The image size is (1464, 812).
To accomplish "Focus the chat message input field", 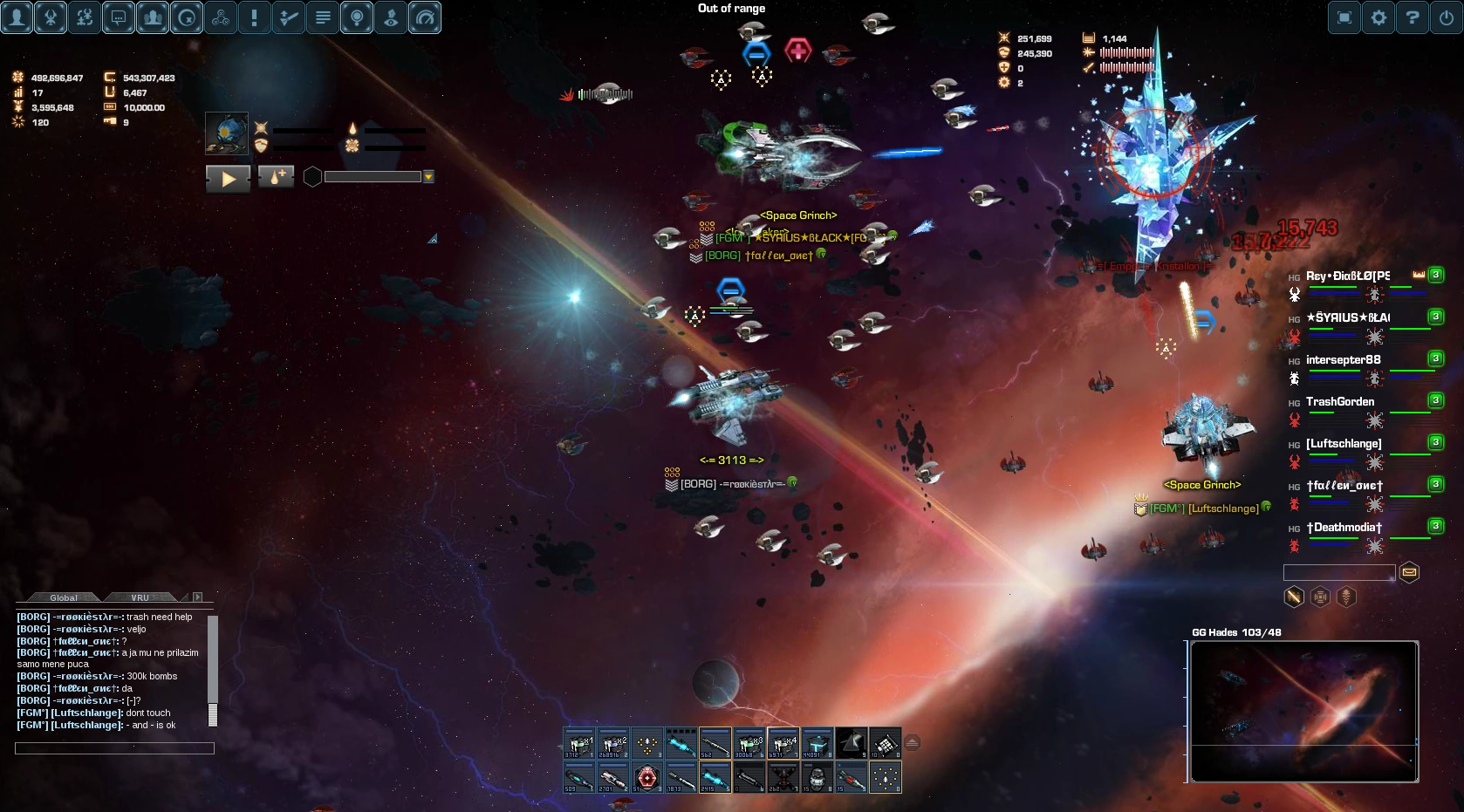I will [x=114, y=748].
